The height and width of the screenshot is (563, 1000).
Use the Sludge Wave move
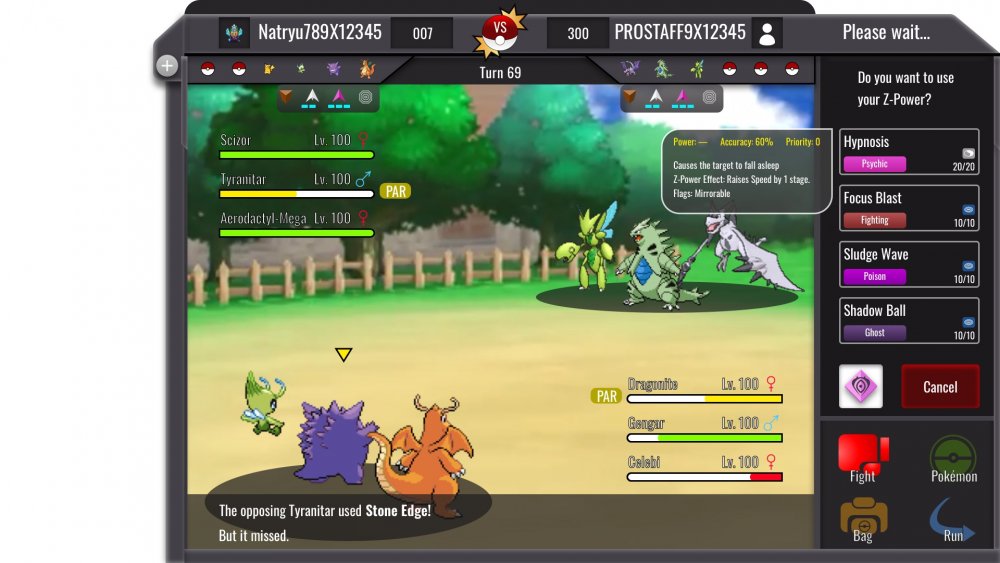tap(909, 264)
